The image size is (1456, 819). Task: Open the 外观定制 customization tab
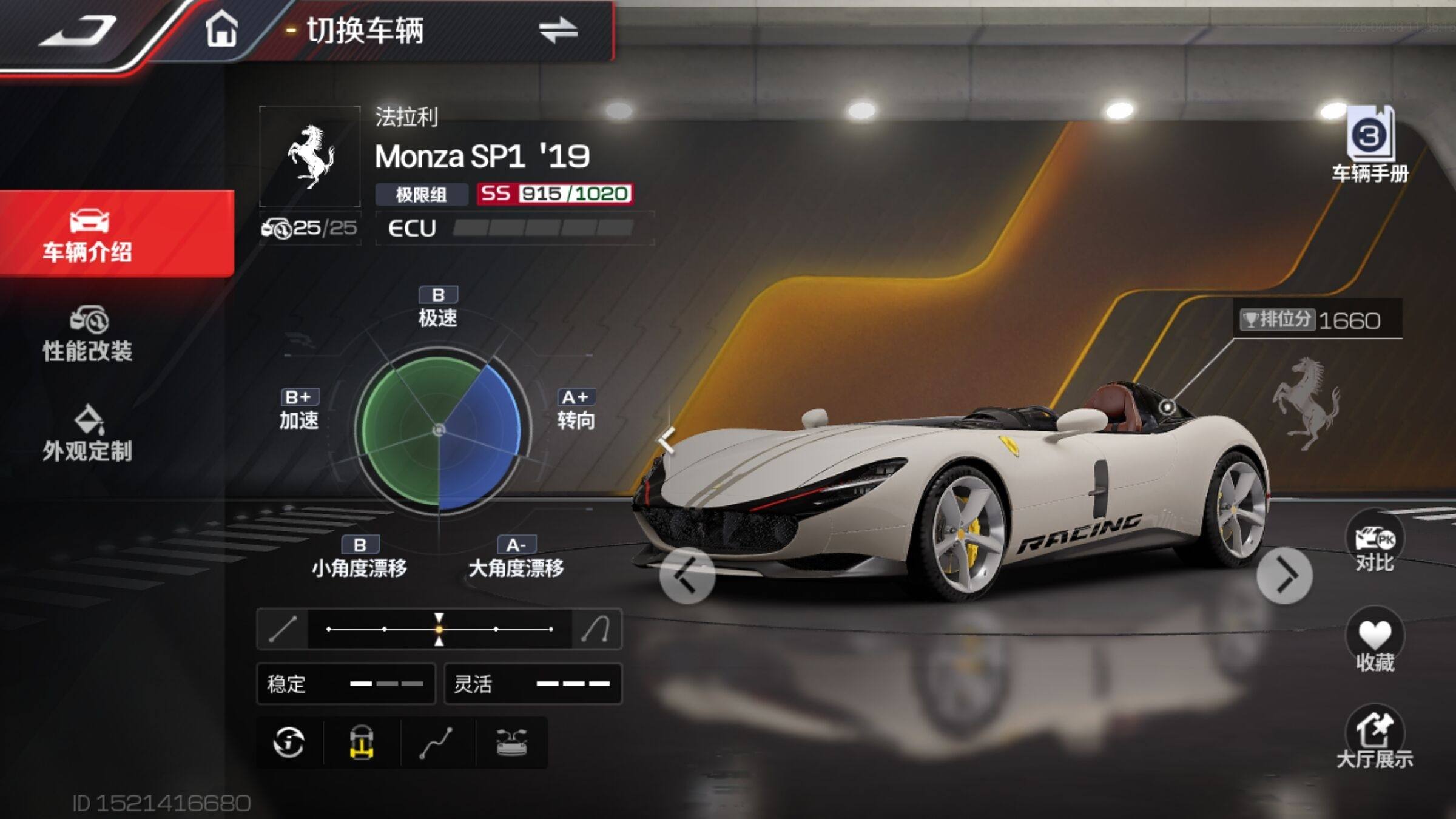(89, 434)
